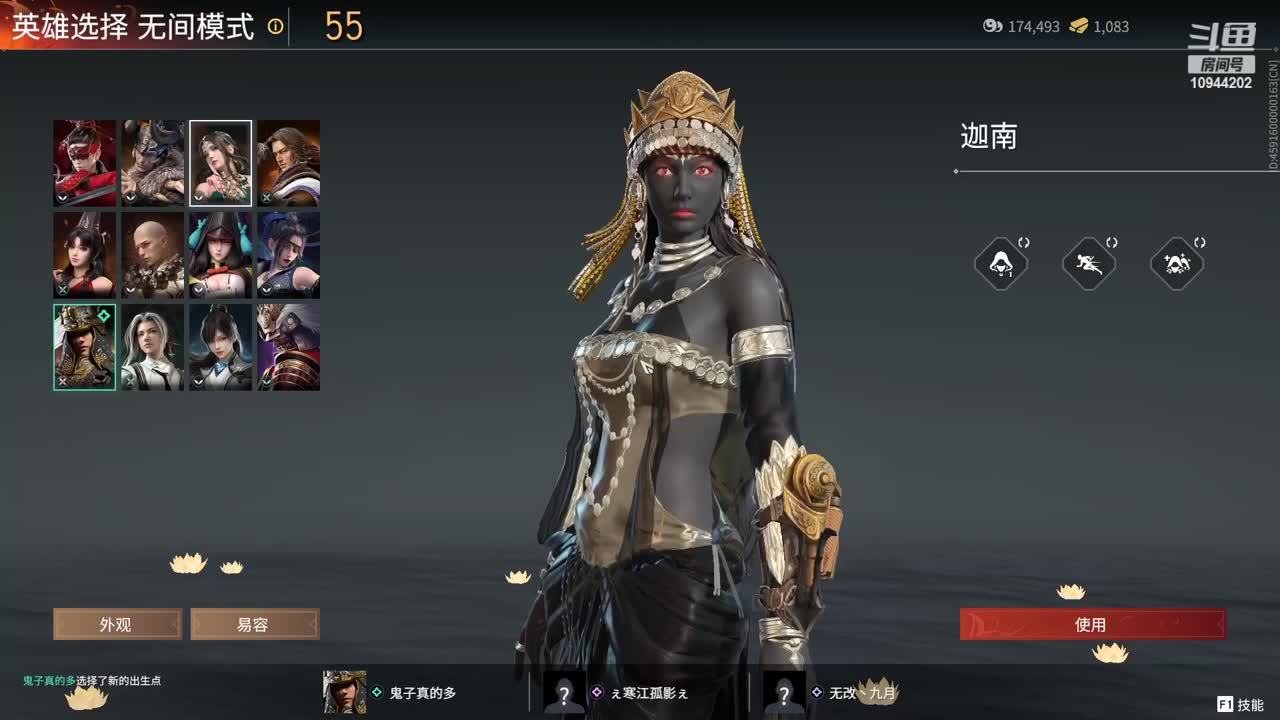This screenshot has width=1280, height=720.
Task: Select the black-haired heroine with blue collar gem
Action: (221, 346)
